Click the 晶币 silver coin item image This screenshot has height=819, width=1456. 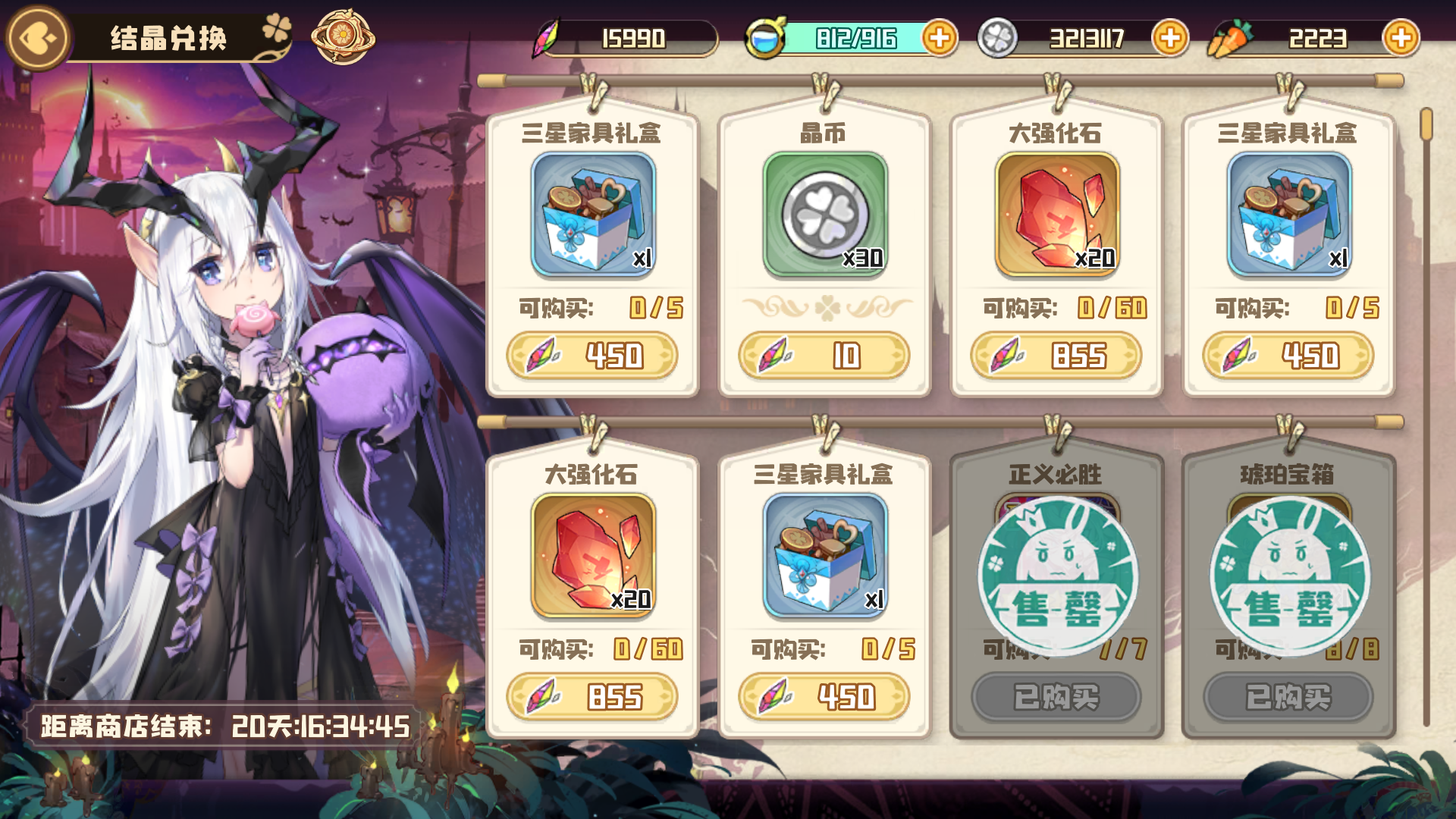[824, 215]
